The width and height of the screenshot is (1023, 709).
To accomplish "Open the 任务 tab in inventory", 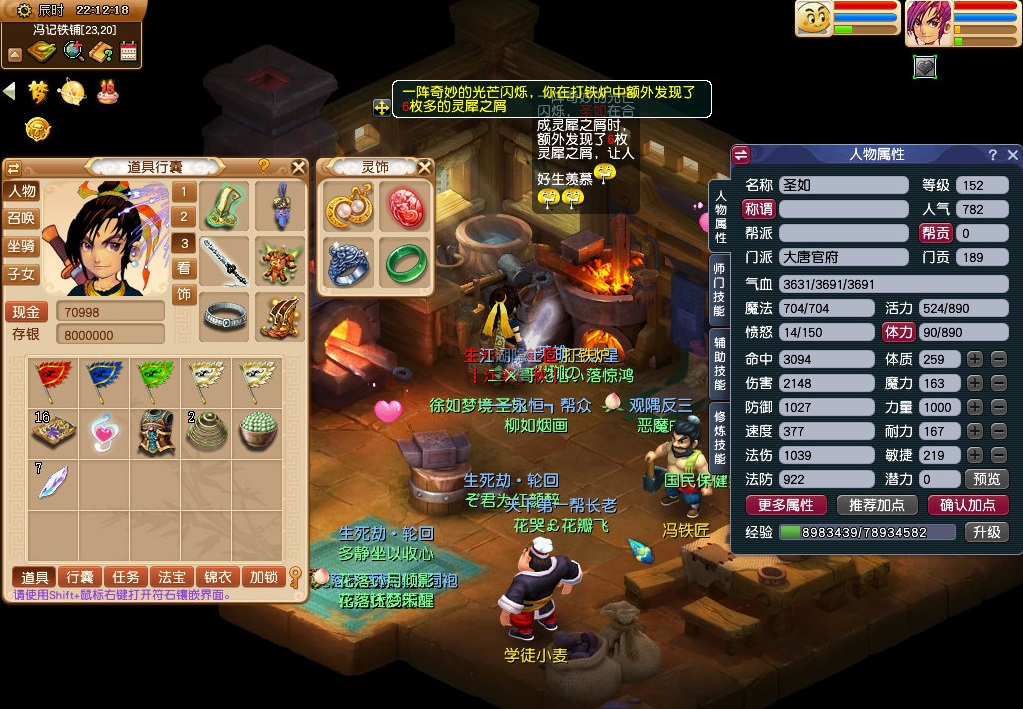I will (x=126, y=577).
